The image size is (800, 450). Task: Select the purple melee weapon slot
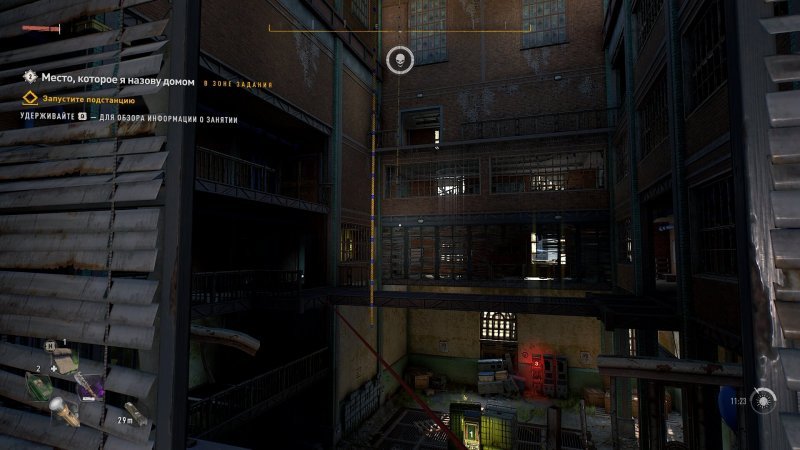pyautogui.click(x=86, y=384)
